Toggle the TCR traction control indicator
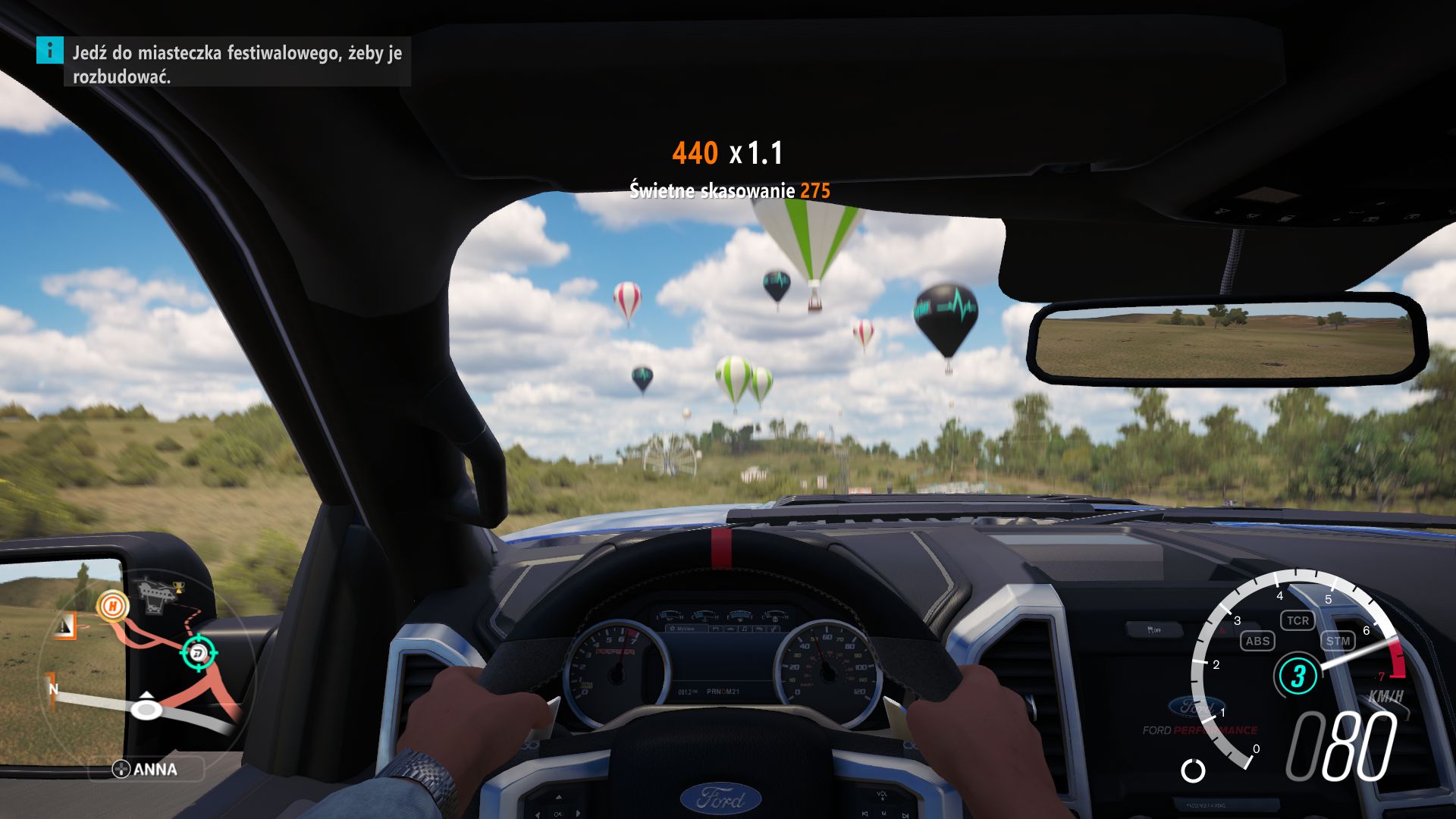 [x=1298, y=620]
